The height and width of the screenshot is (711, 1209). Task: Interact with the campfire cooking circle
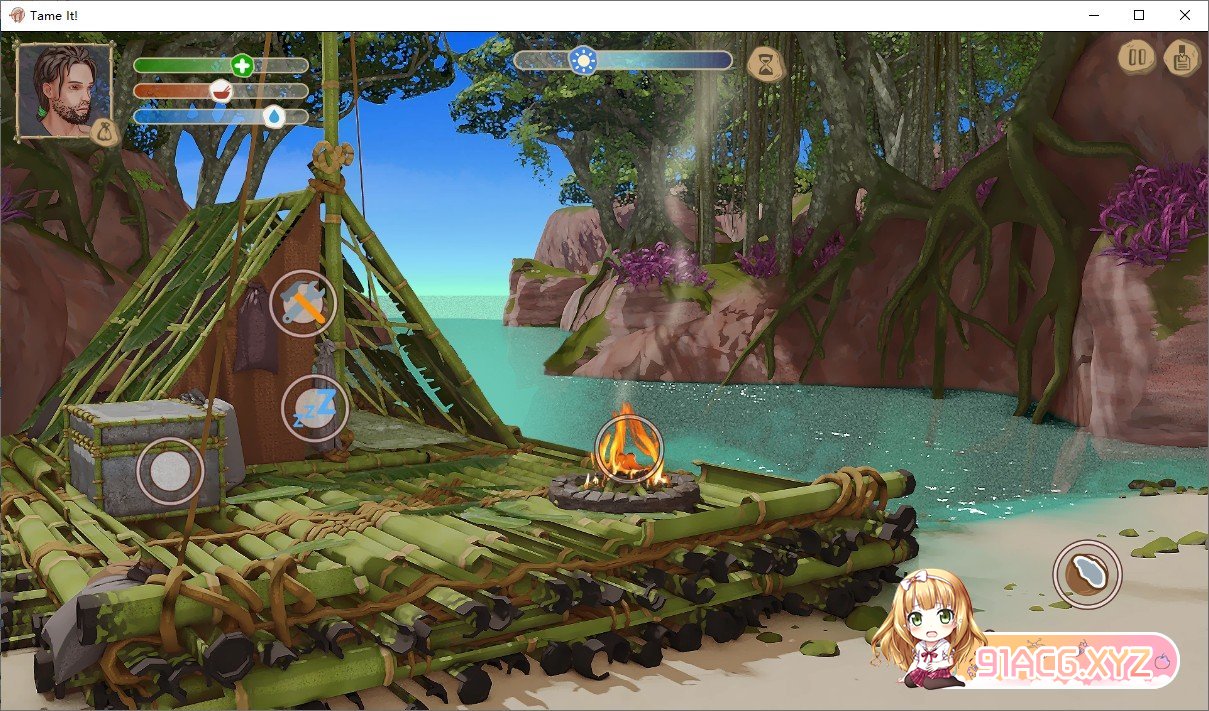coord(629,450)
